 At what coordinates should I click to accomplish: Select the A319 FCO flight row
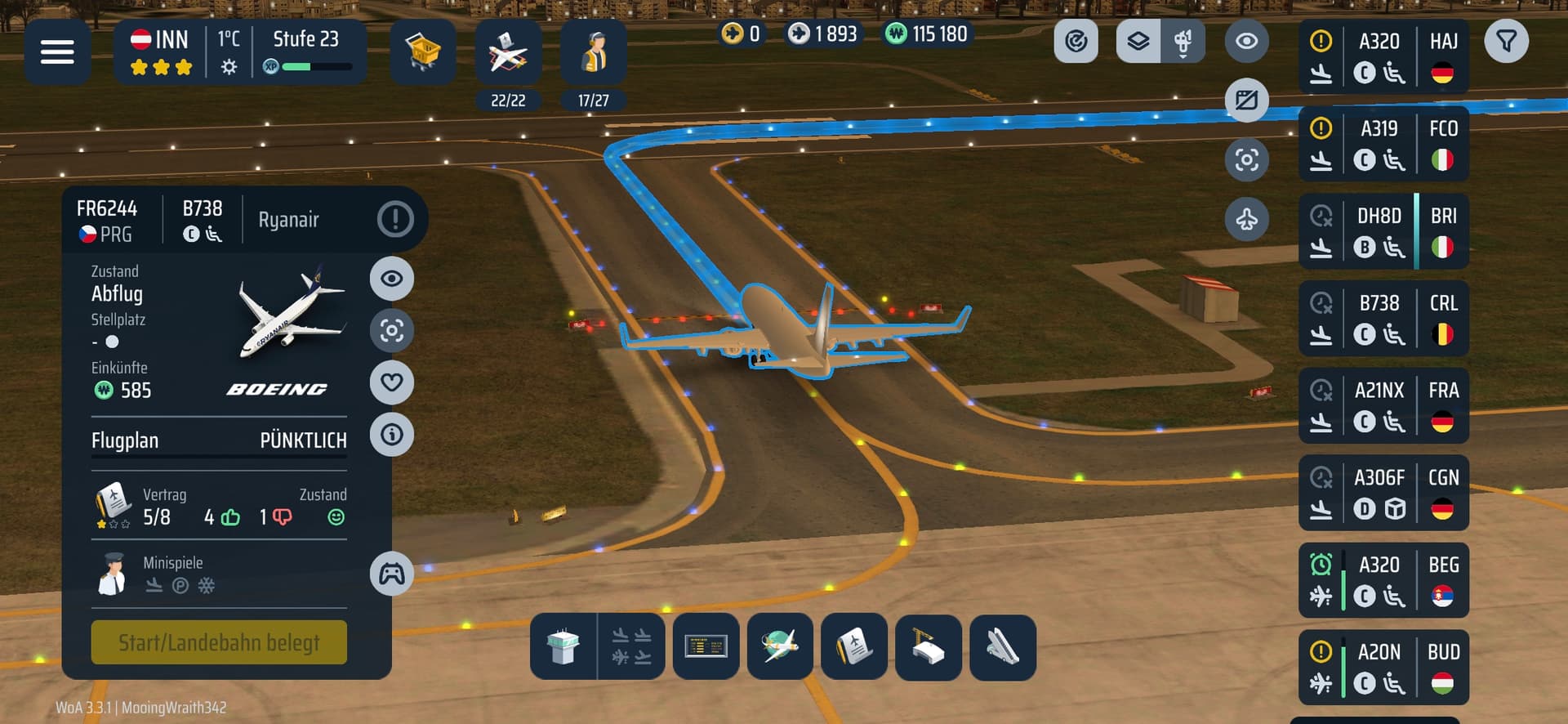[1383, 144]
